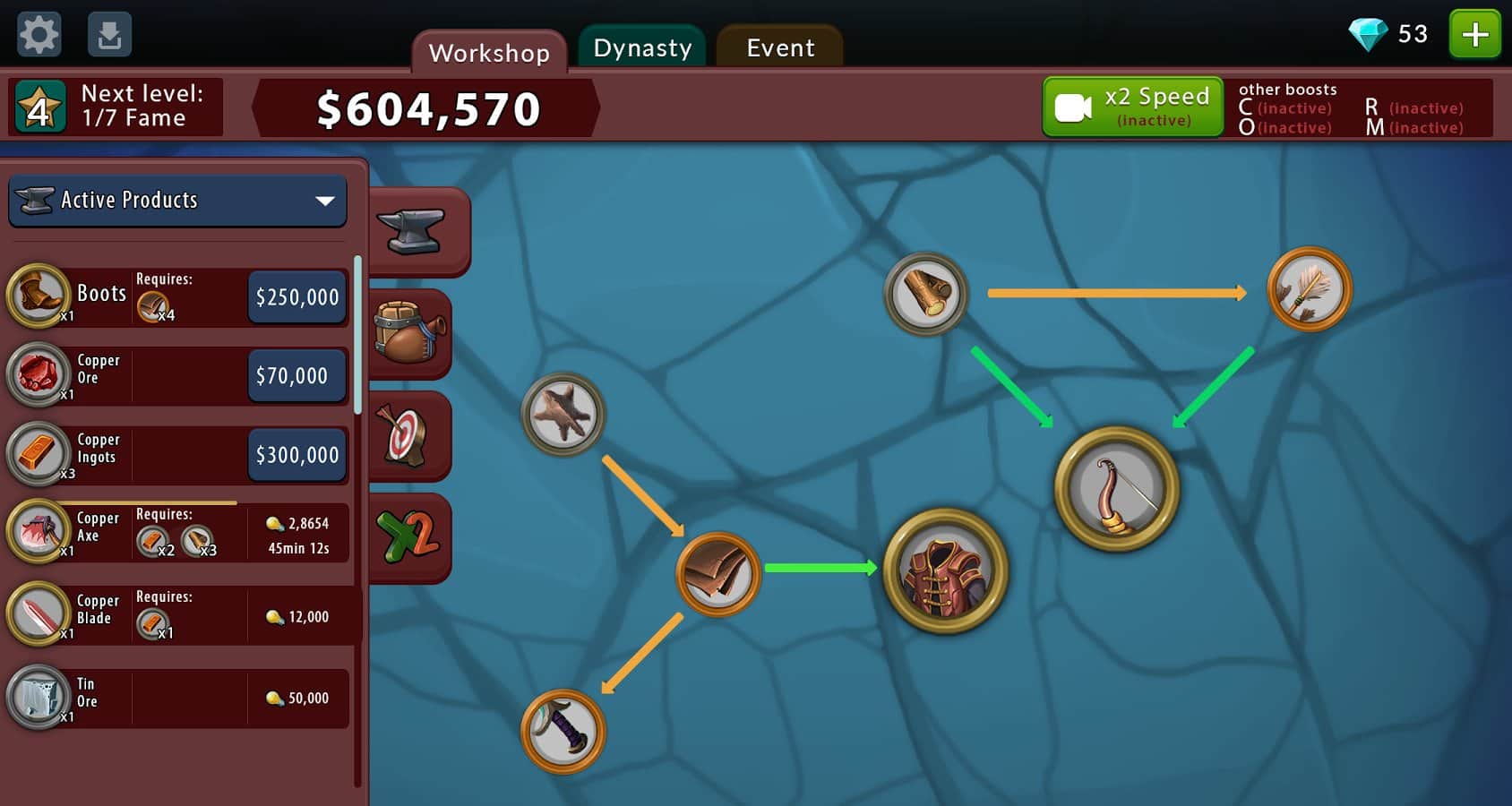Image resolution: width=1512 pixels, height=806 pixels.
Task: Enable x2 Speed video boost
Action: (x=1132, y=106)
